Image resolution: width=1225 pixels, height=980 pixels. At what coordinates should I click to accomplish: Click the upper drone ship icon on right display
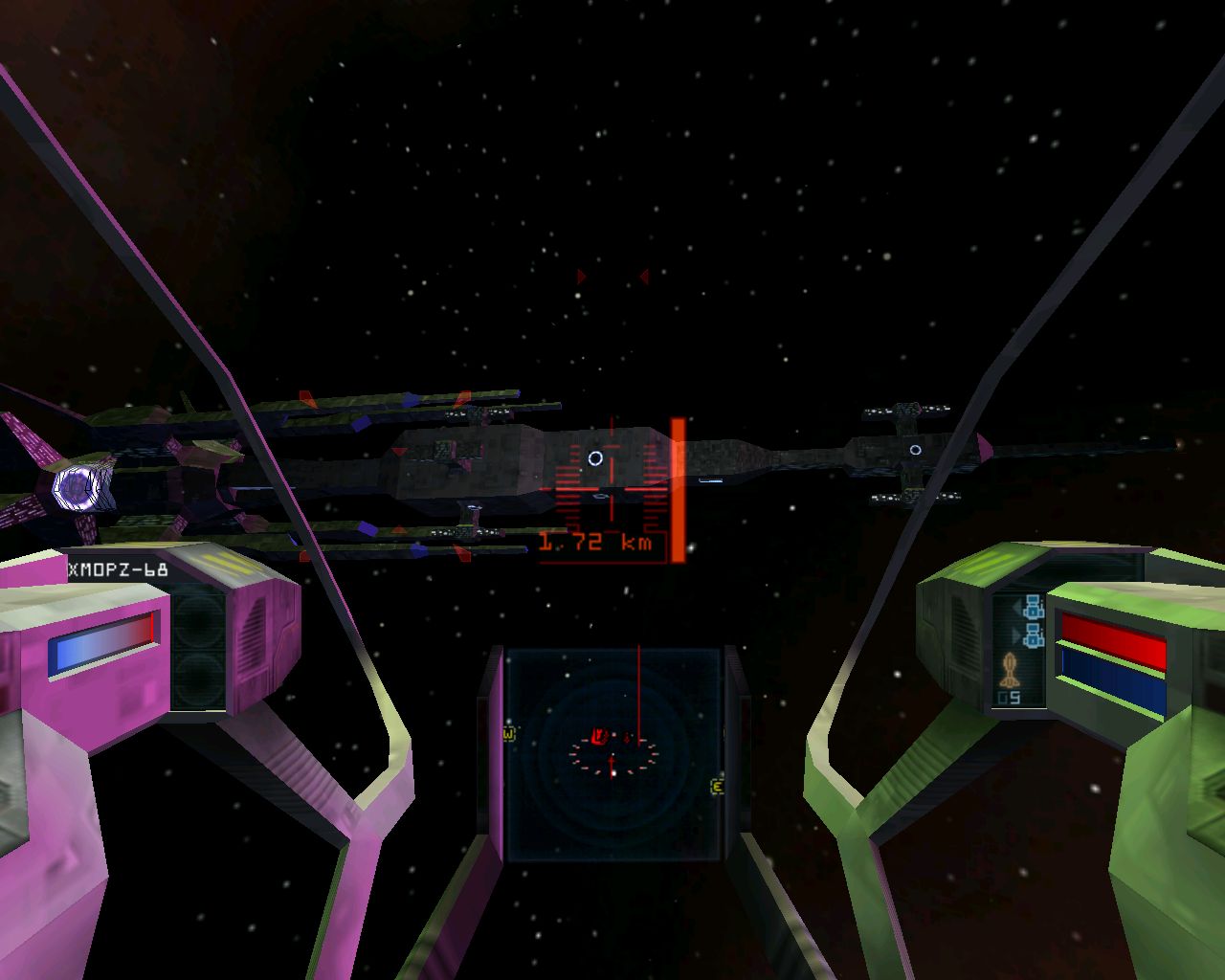(x=1034, y=609)
